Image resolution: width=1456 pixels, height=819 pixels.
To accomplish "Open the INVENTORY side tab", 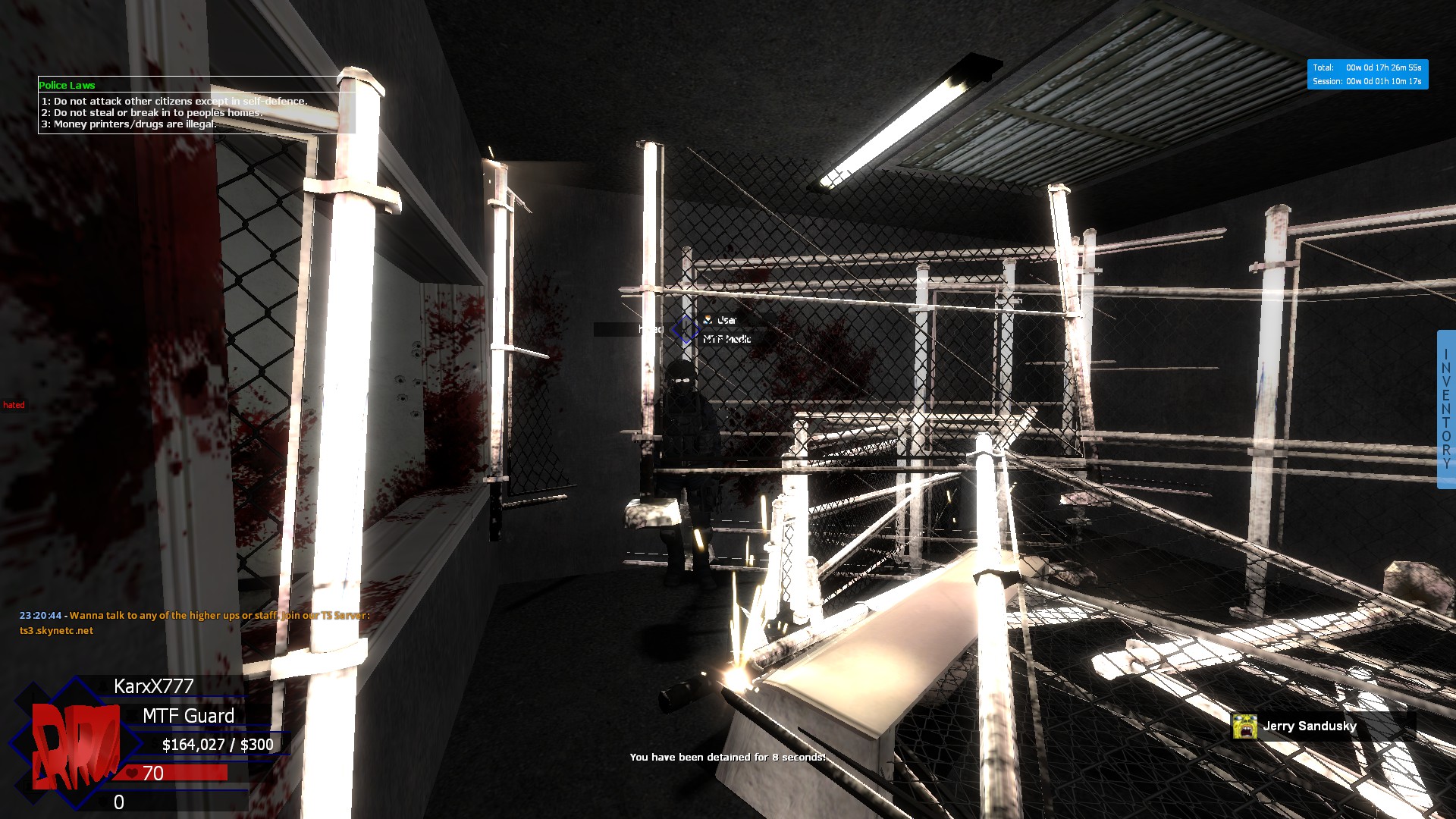I will click(x=1446, y=409).
